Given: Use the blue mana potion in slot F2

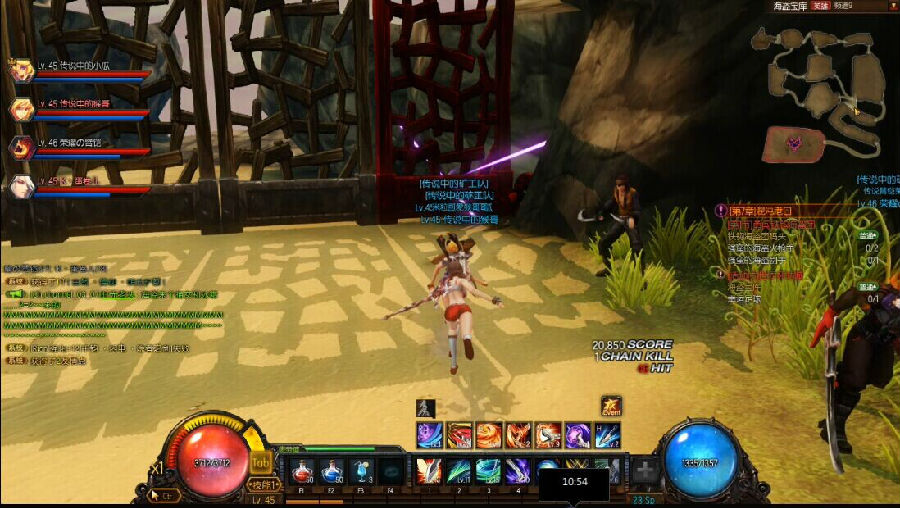Looking at the screenshot, I should coord(331,471).
